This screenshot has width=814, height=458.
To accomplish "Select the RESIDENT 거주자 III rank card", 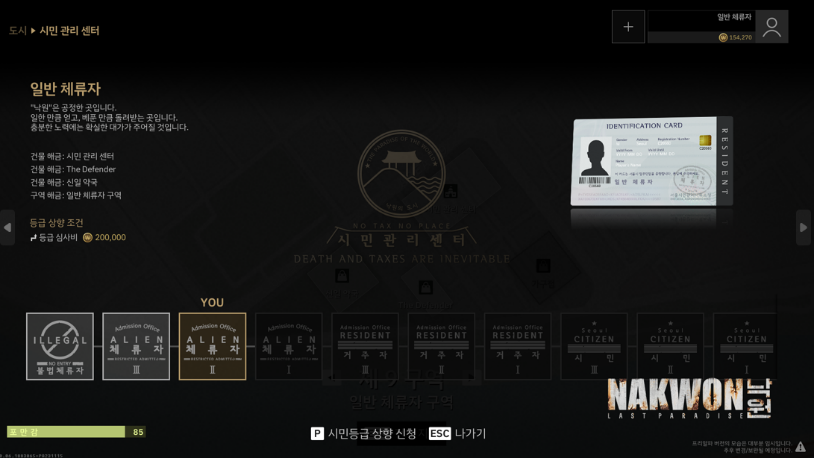I will pos(365,346).
